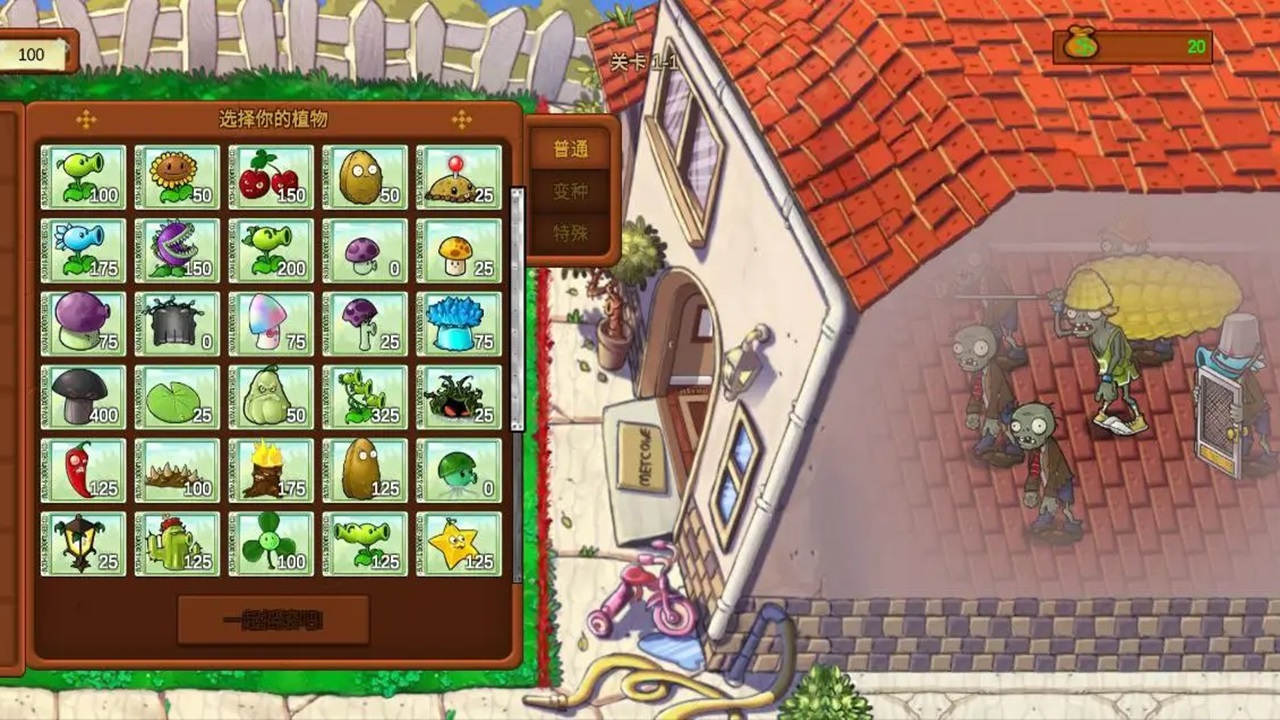Pick the Cactus seed card

(x=177, y=544)
